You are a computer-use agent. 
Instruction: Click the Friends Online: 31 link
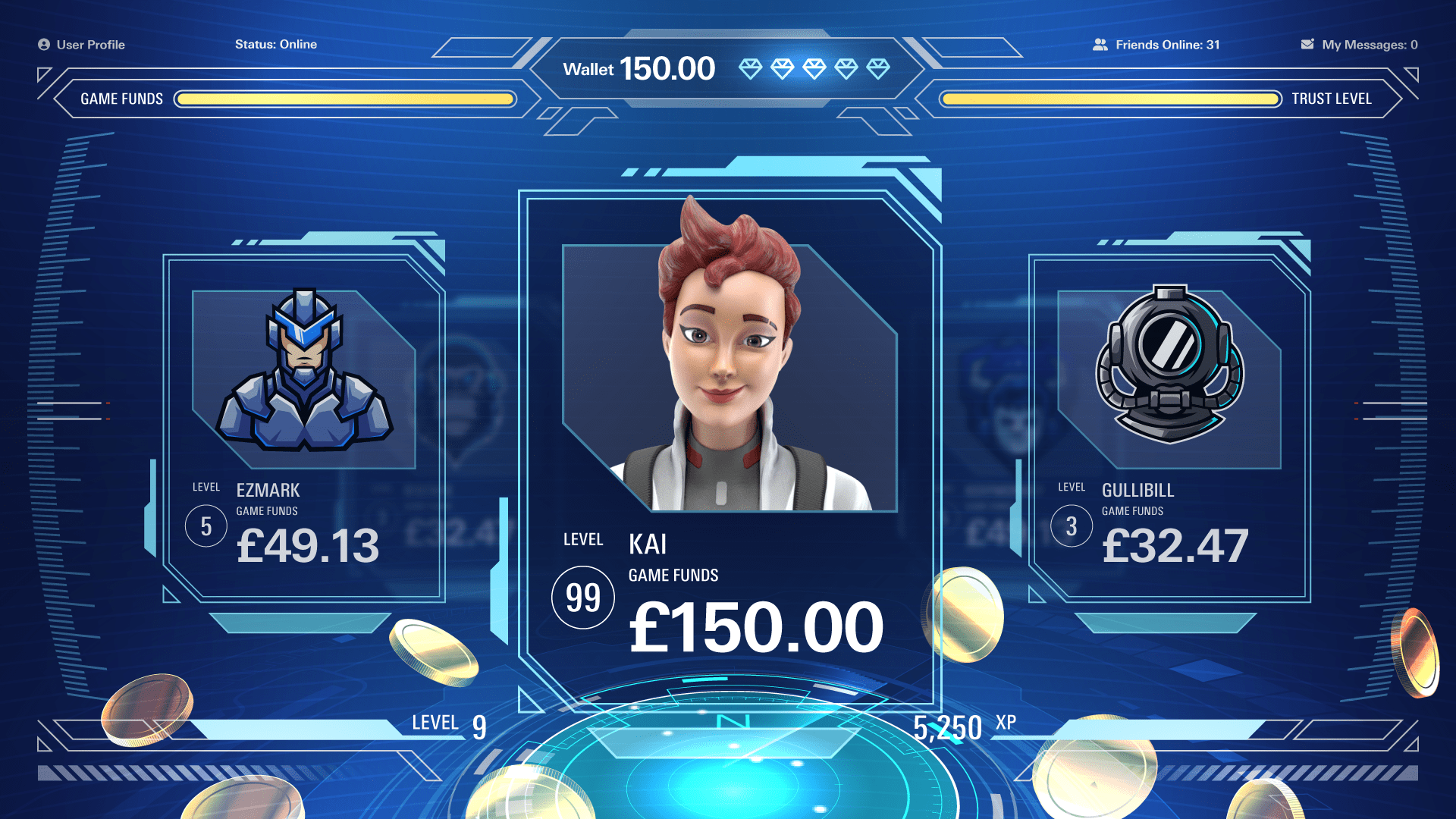[x=1167, y=45]
